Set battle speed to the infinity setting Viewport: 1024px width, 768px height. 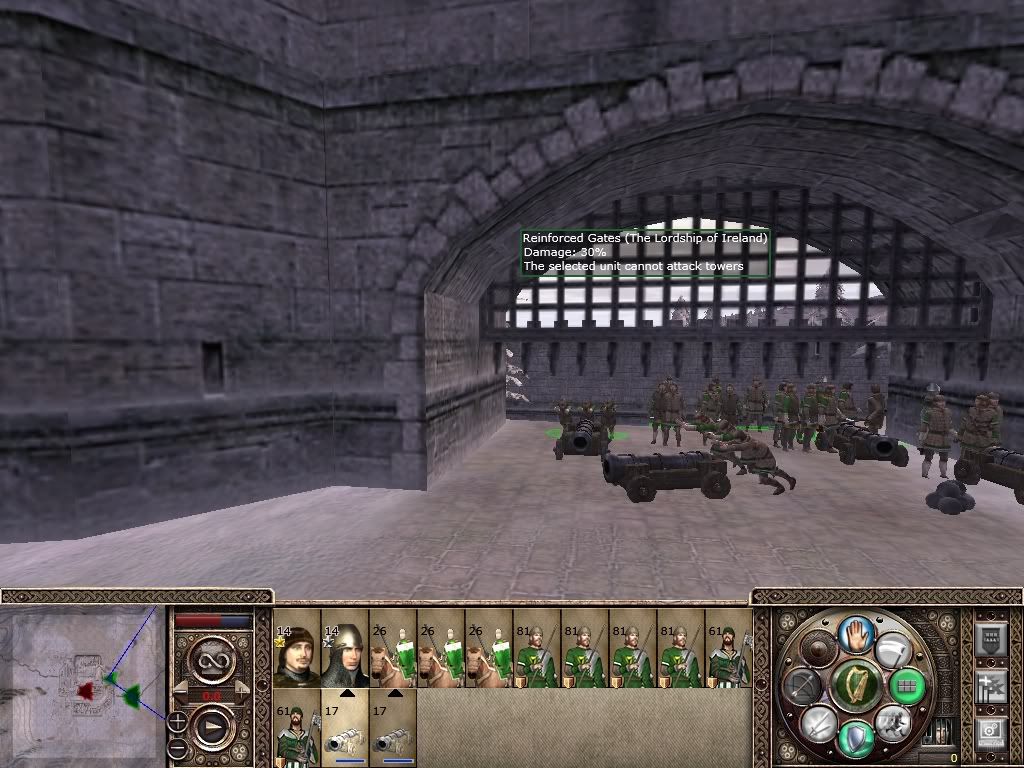pos(212,660)
